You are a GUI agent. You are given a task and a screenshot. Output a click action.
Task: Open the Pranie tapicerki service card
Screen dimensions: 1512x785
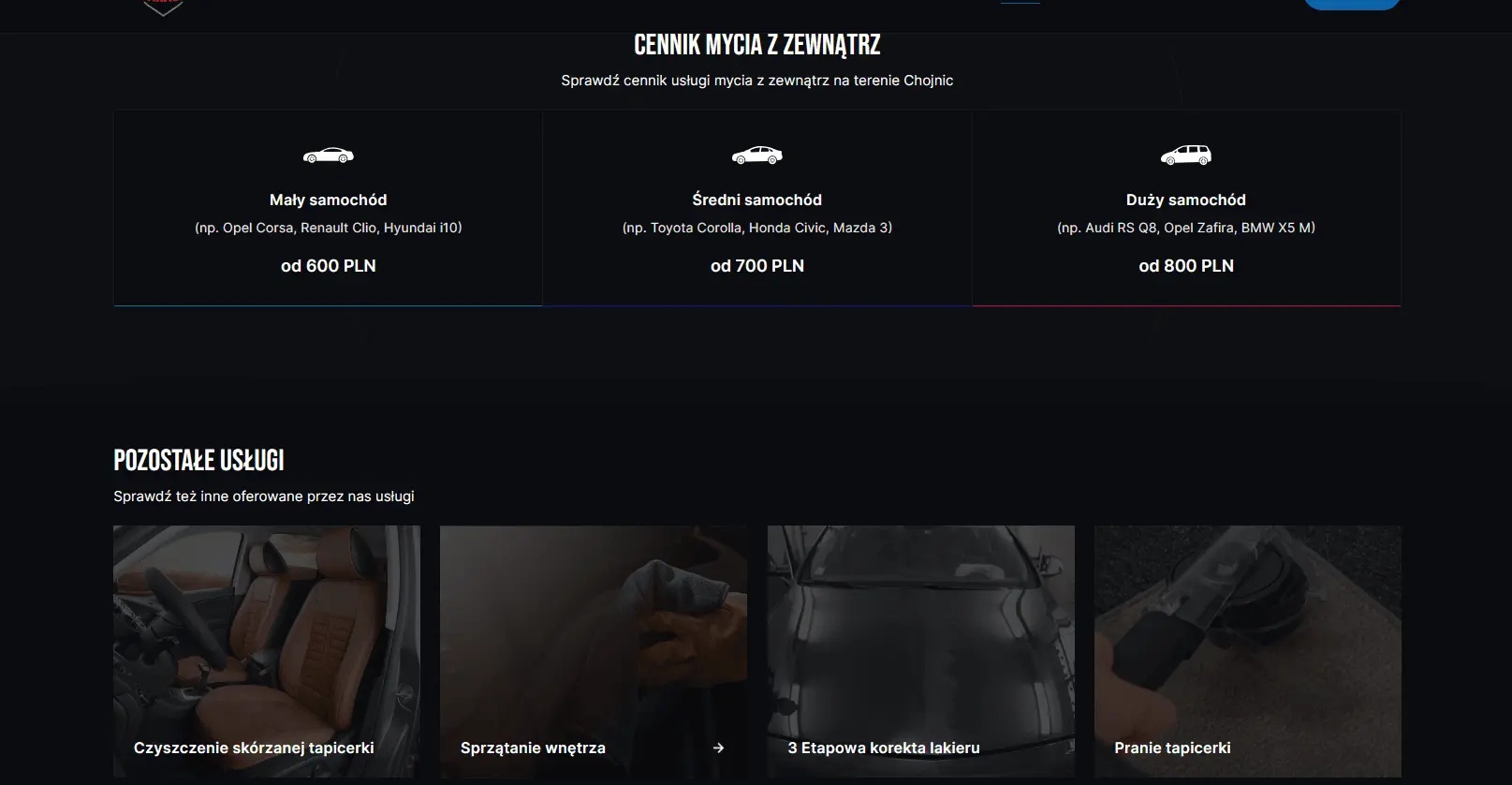(x=1247, y=652)
